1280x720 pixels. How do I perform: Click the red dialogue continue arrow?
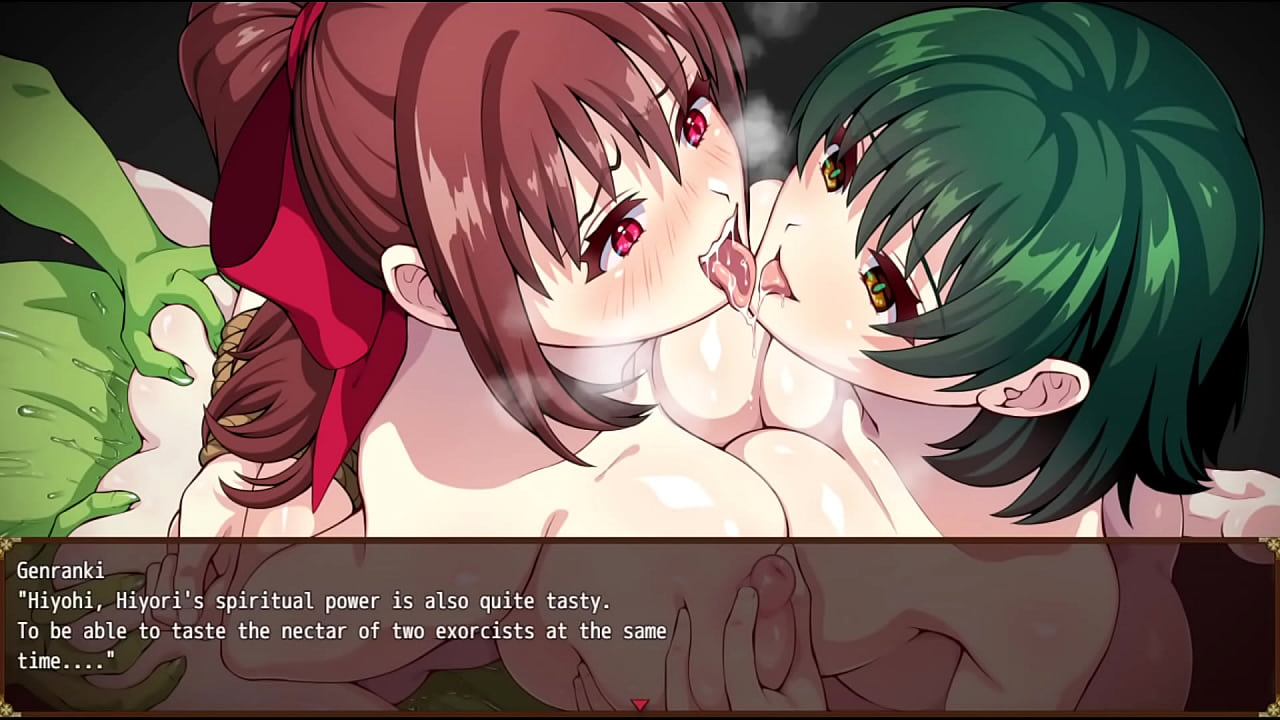point(640,705)
